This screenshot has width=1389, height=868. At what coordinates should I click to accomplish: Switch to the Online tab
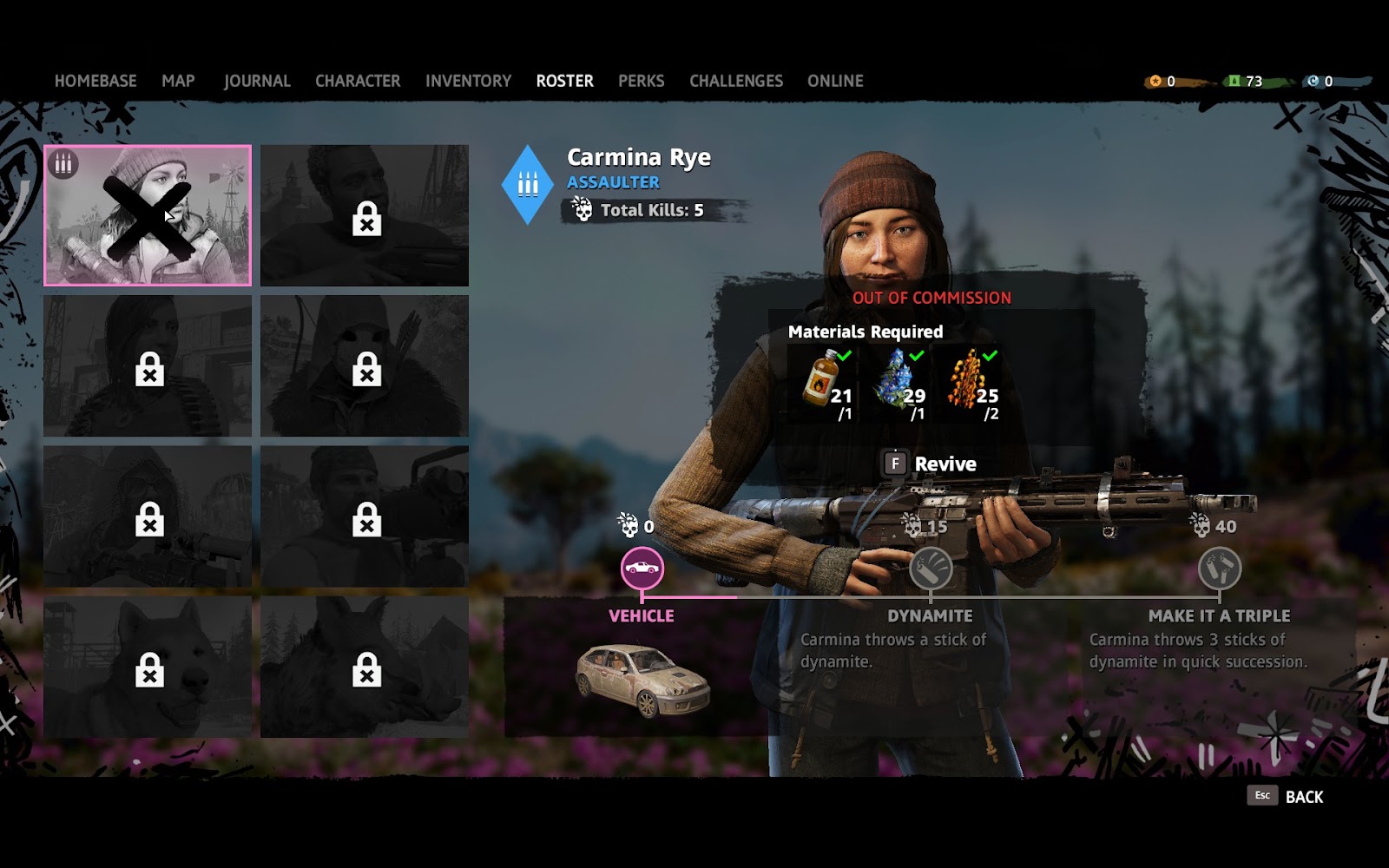(x=835, y=81)
